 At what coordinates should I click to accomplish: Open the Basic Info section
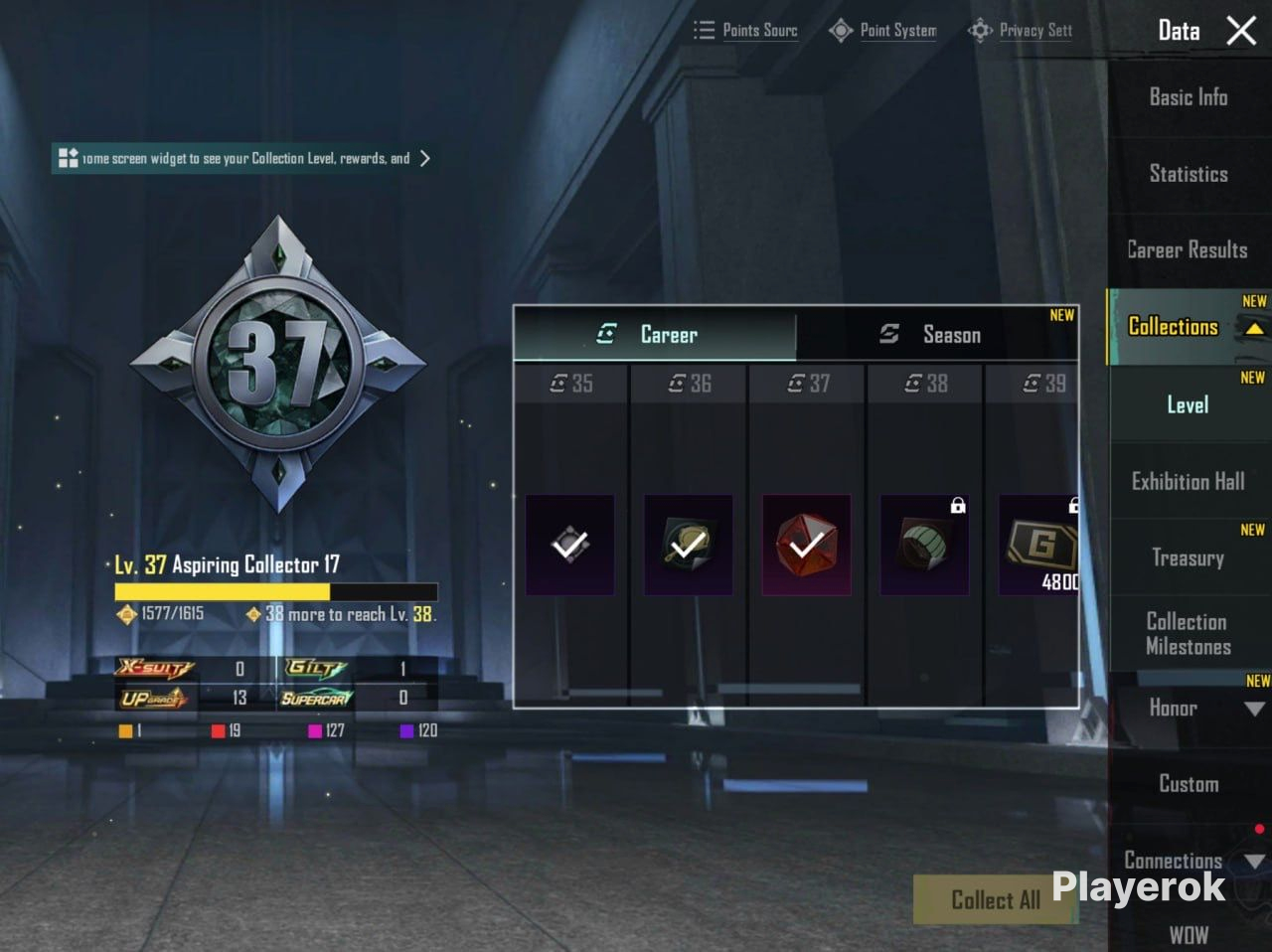click(1188, 97)
